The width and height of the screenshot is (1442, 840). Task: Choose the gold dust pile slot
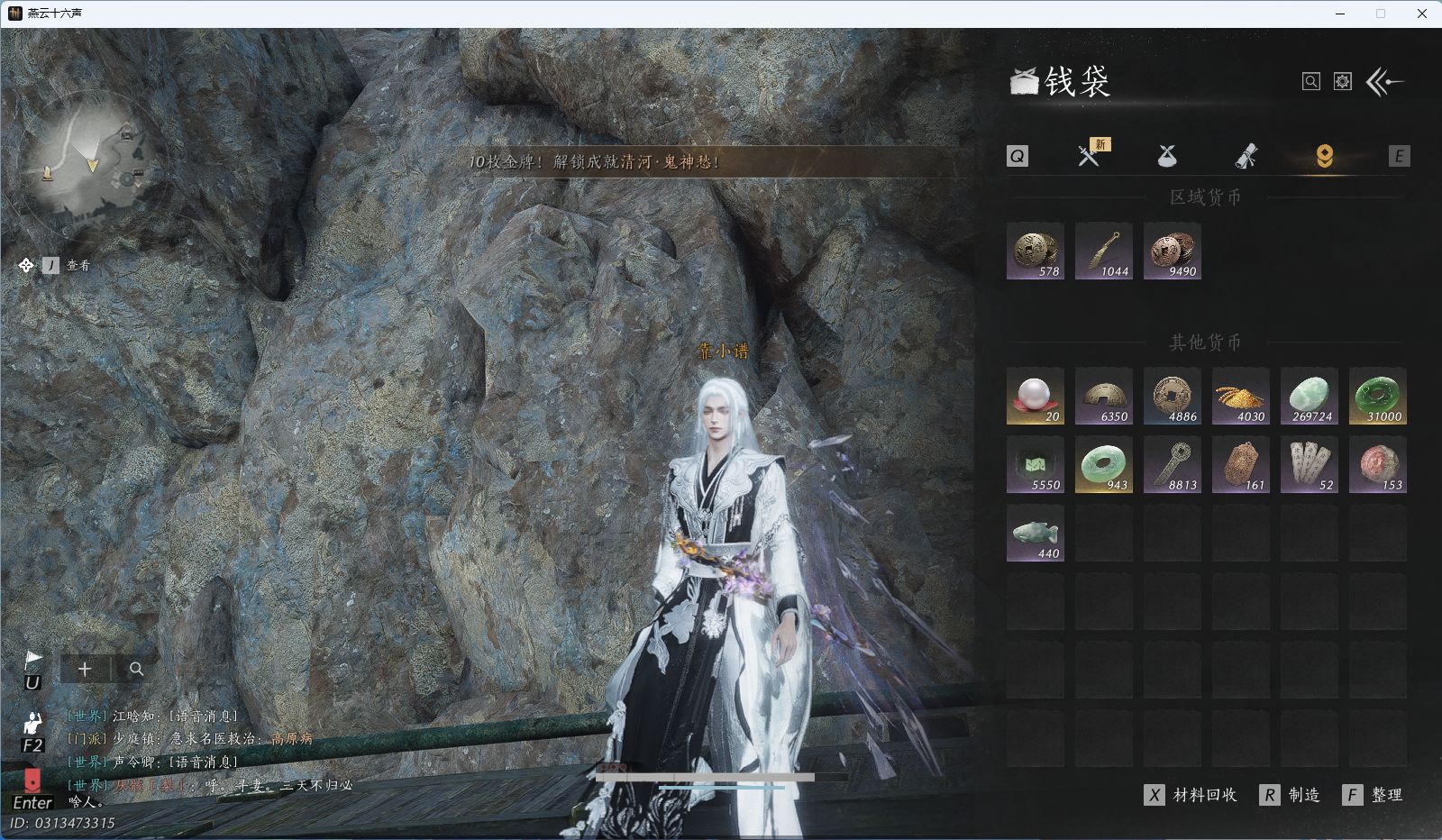pyautogui.click(x=1241, y=397)
